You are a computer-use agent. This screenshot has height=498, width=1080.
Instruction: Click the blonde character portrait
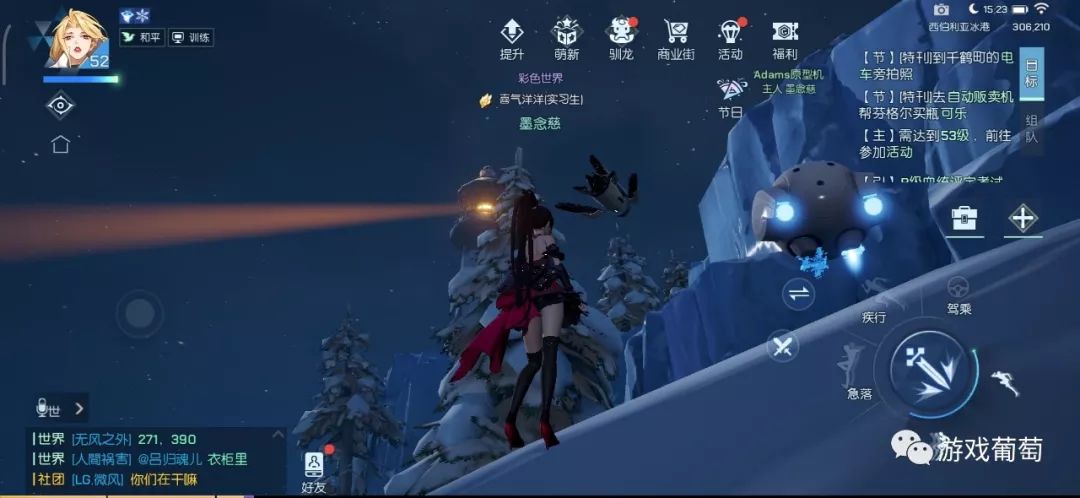pos(76,40)
